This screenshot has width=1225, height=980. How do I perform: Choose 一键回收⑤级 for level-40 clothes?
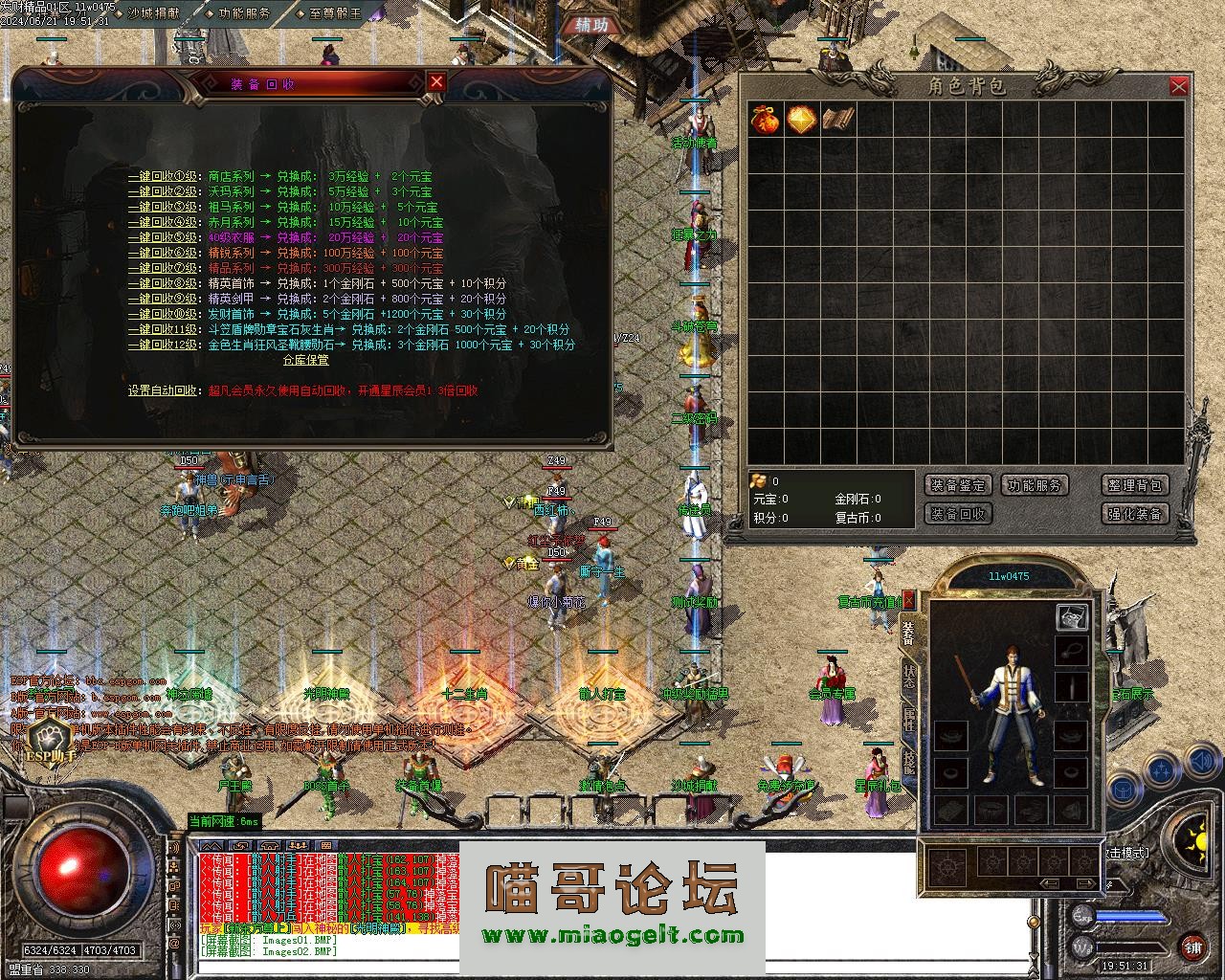[164, 238]
